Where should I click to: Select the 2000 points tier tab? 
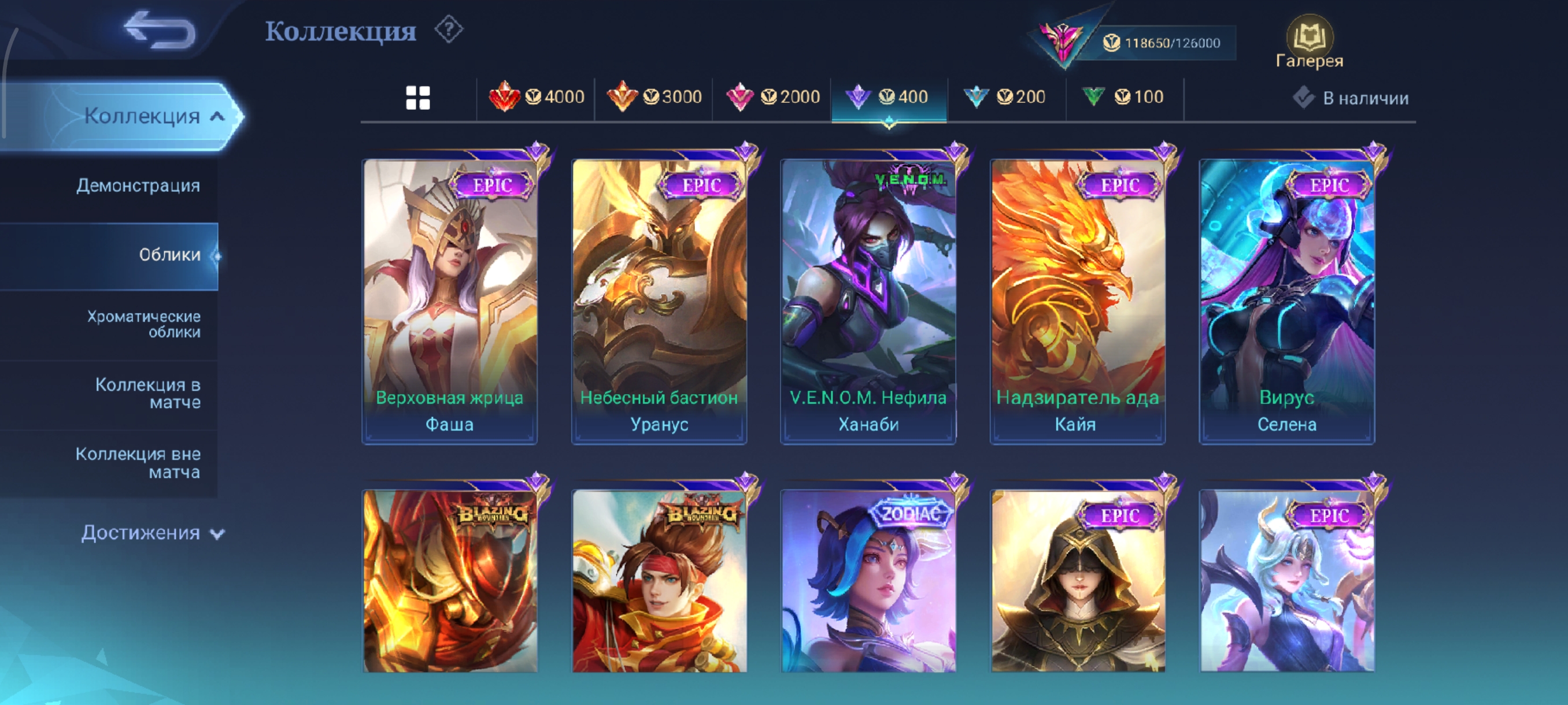tap(772, 97)
